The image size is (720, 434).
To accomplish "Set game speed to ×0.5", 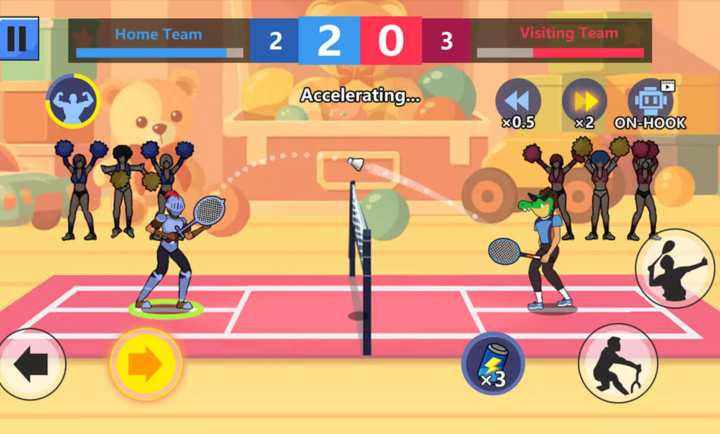I will [518, 100].
